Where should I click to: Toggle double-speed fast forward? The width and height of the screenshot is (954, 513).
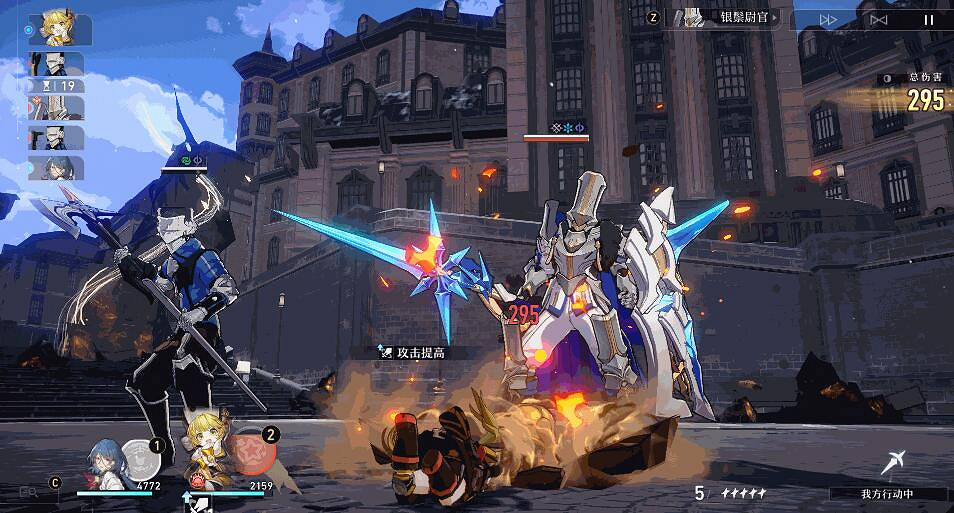(829, 19)
